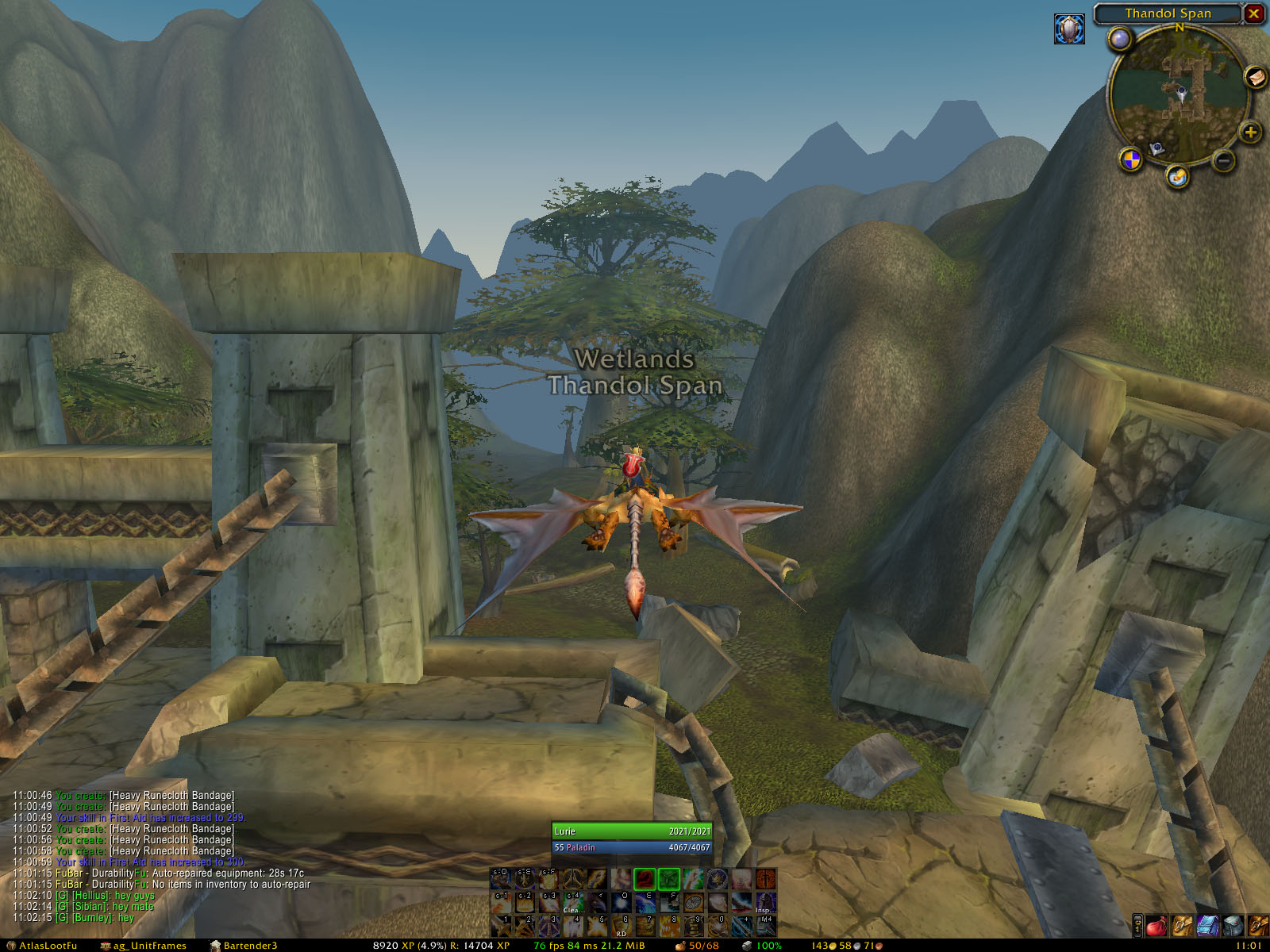
Task: Use the Cleanse spell bound to s-4
Action: coord(573,902)
